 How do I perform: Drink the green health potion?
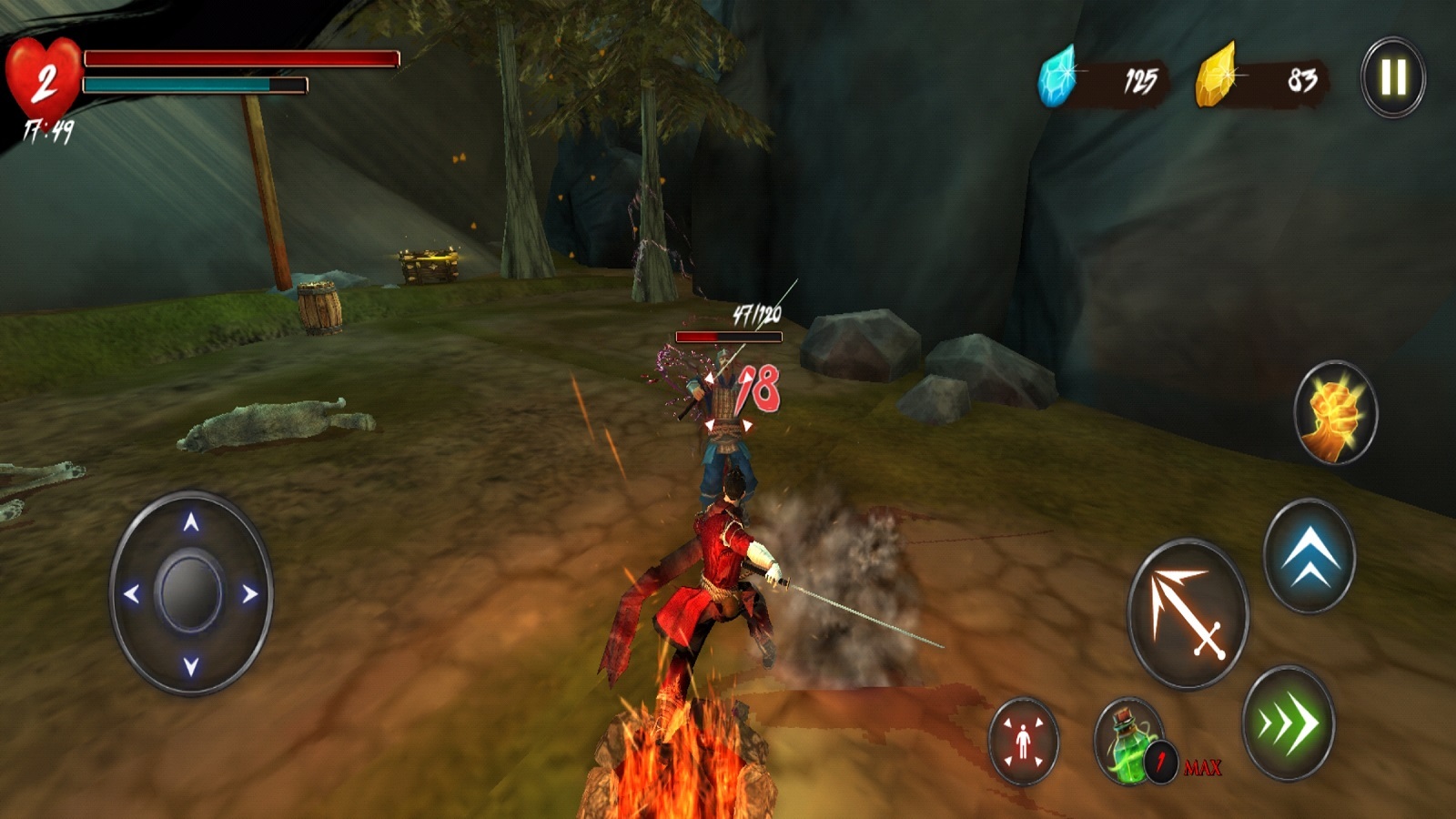coord(1128,743)
